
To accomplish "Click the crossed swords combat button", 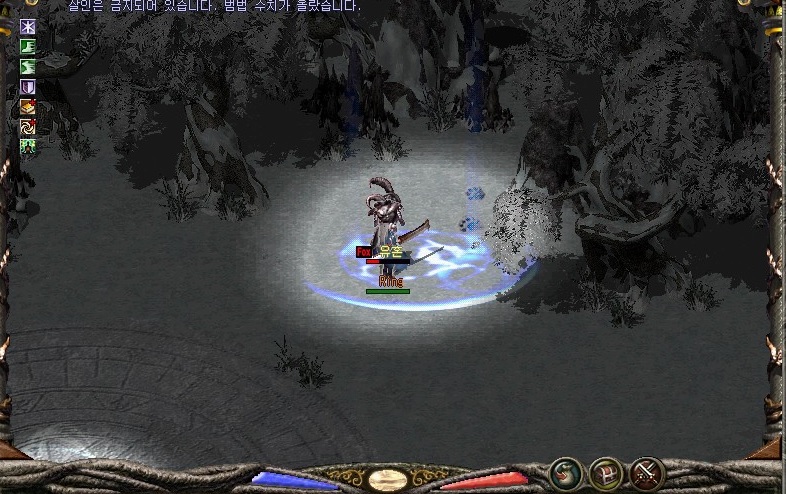I will pos(647,472).
